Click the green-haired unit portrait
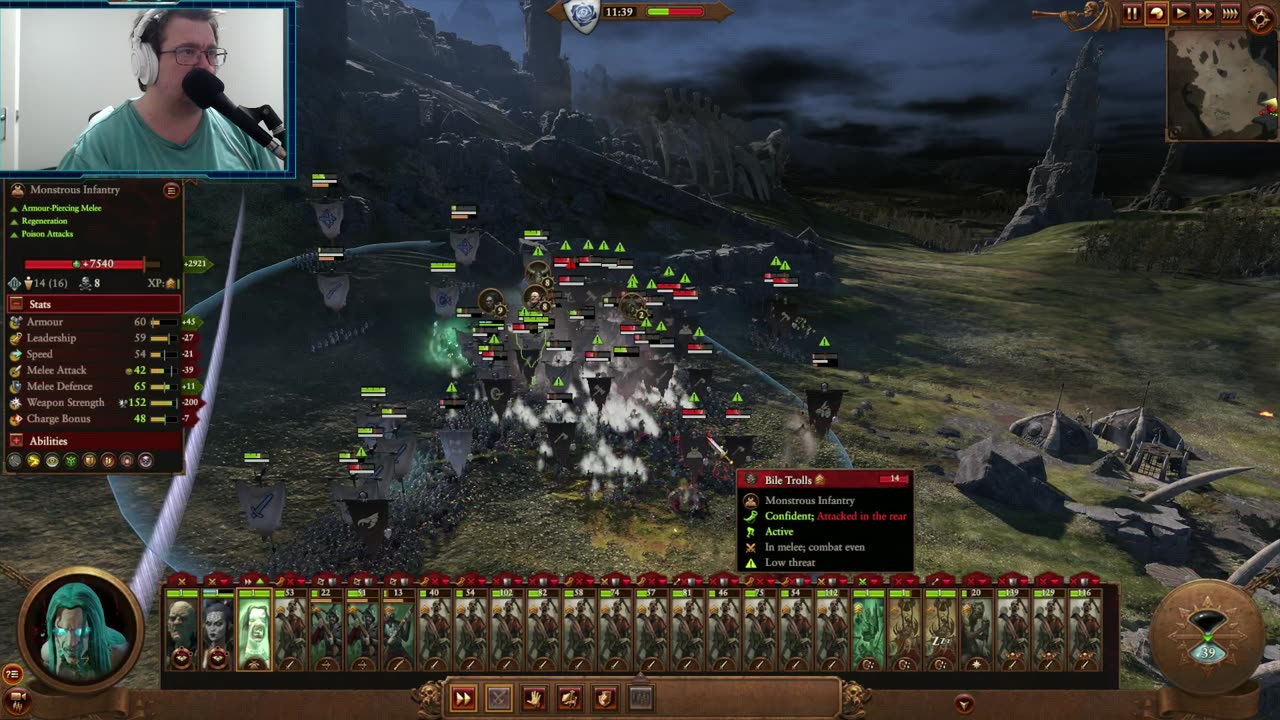This screenshot has width=1280, height=720. click(x=81, y=628)
